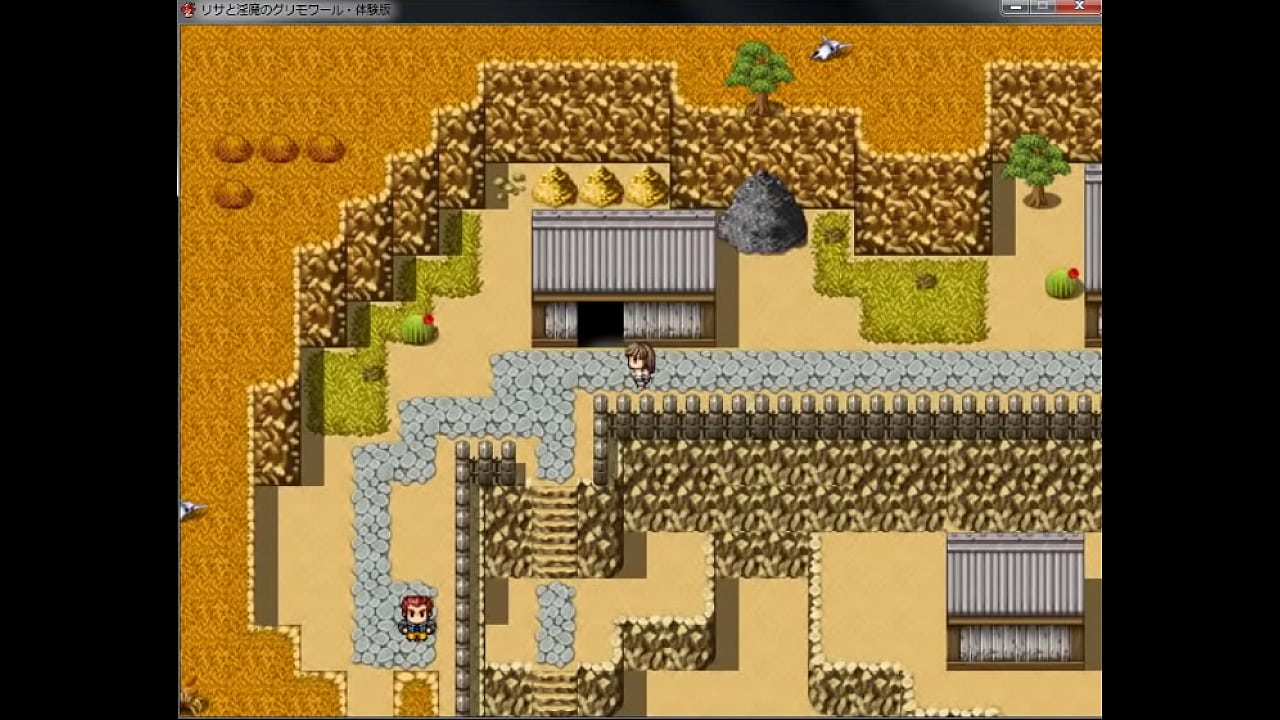
Task: Minimize the game window
Action: pyautogui.click(x=1015, y=7)
